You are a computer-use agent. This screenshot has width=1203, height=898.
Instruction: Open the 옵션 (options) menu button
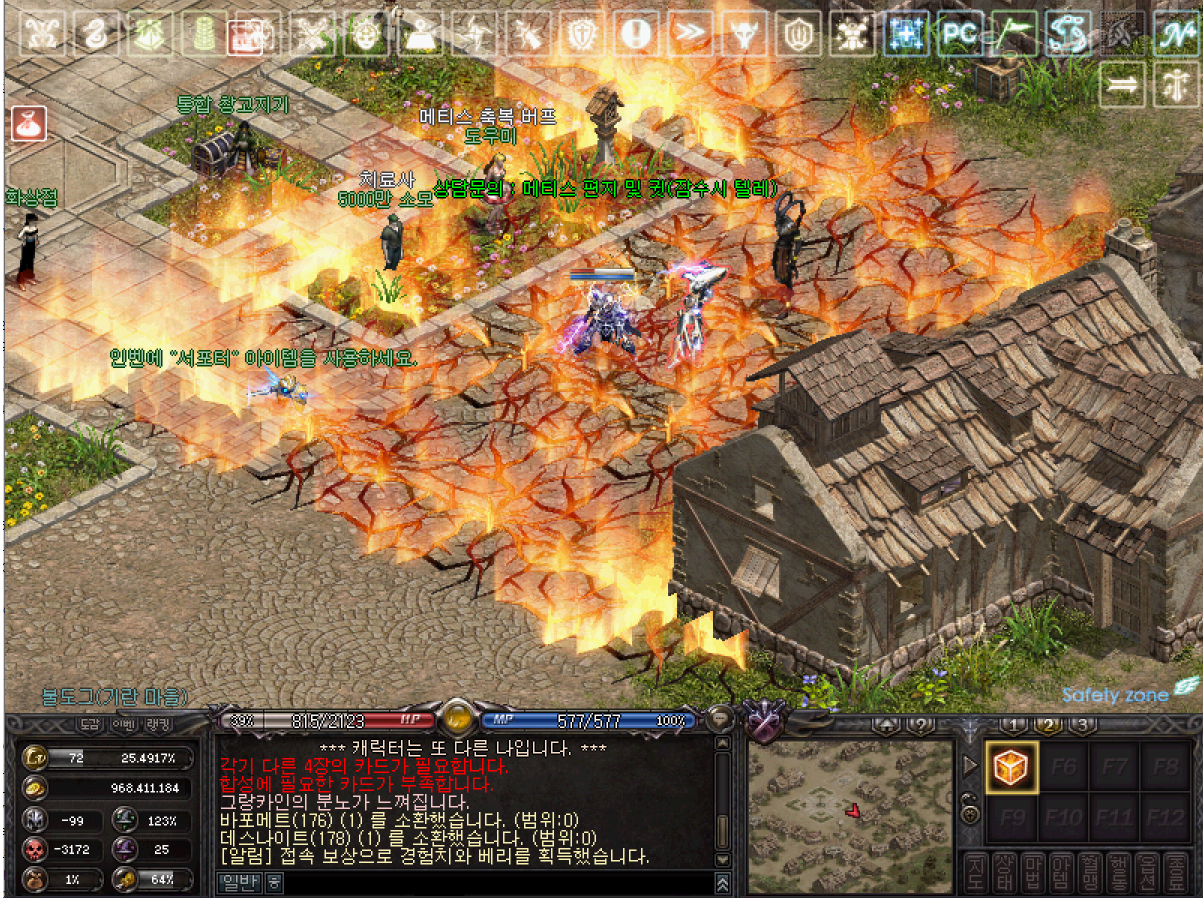coord(1148,873)
